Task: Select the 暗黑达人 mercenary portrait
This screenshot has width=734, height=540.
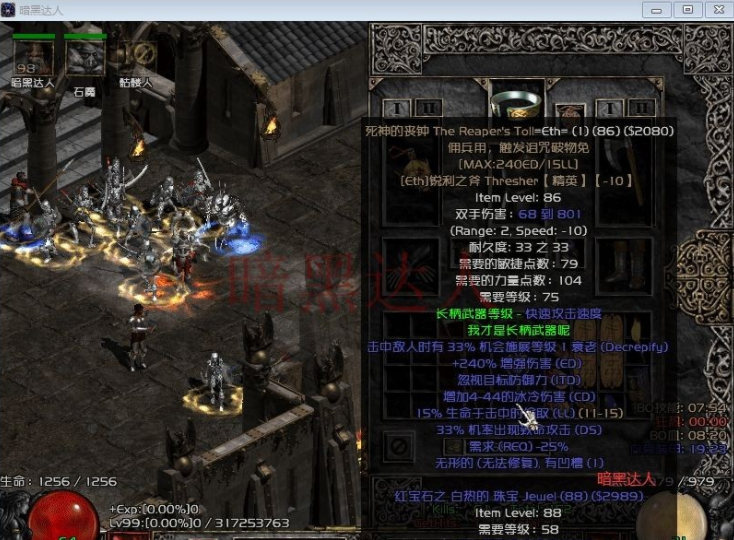Action: (33, 57)
